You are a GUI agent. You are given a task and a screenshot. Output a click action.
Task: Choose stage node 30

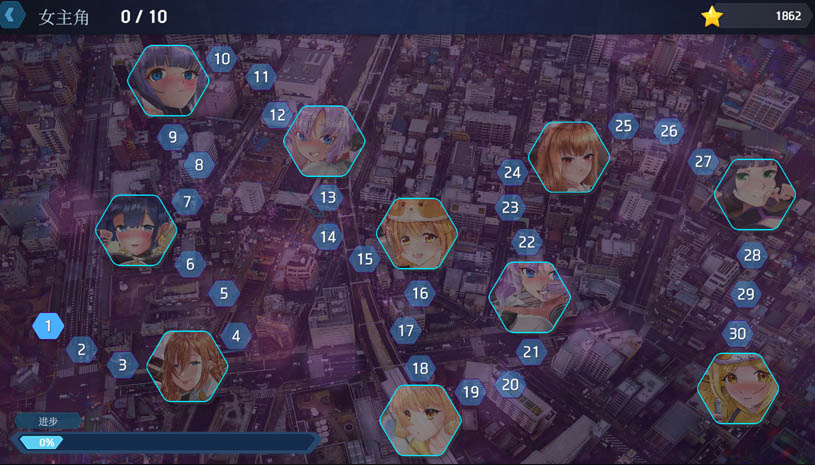[737, 333]
